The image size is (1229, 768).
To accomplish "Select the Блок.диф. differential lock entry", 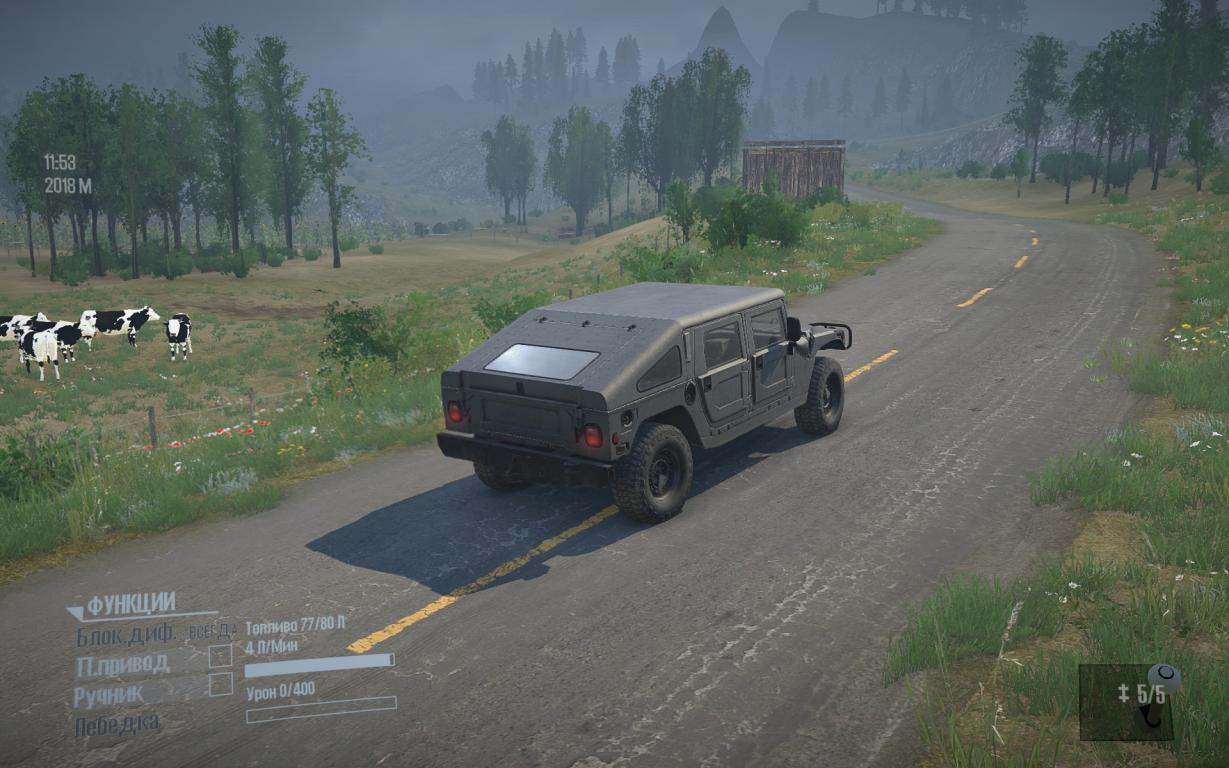I will point(126,634).
